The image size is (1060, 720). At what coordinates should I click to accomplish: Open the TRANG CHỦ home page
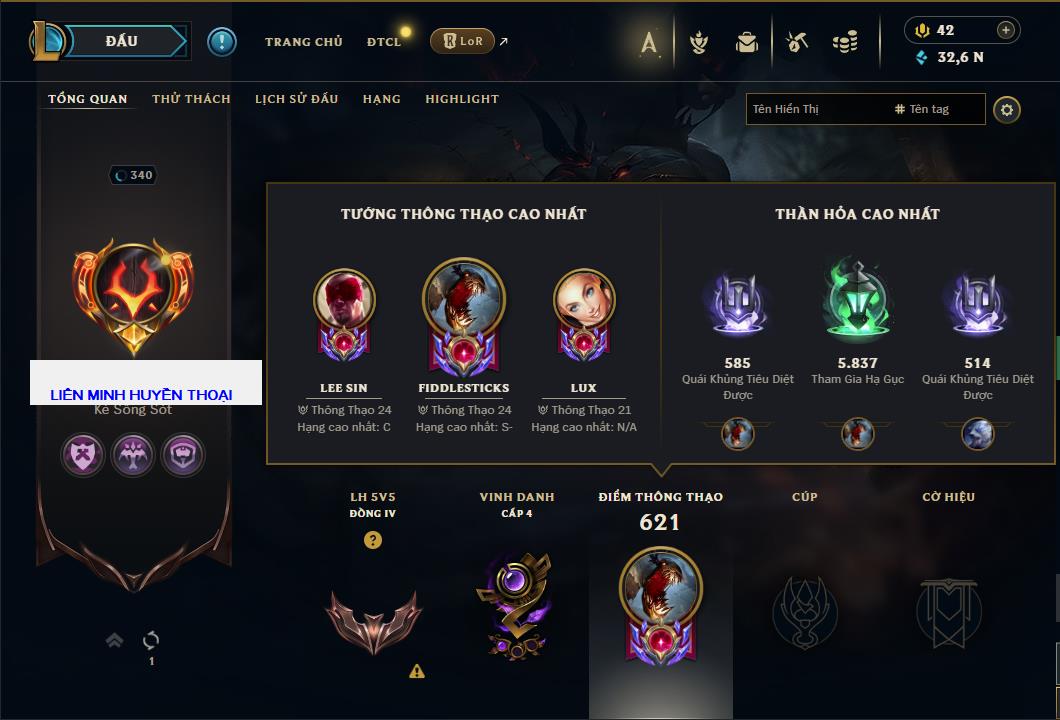[303, 42]
